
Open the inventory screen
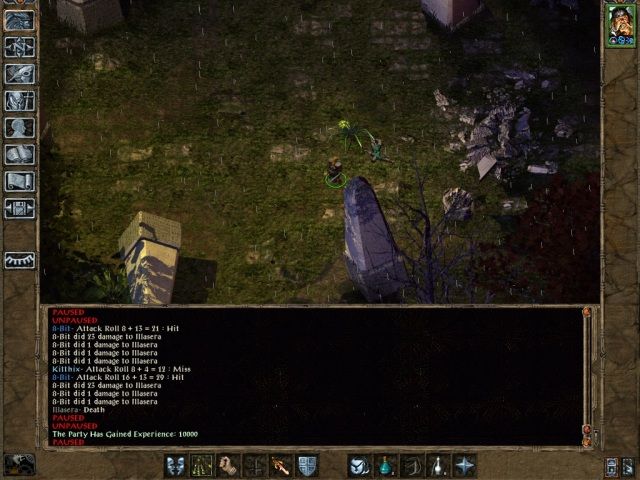tap(19, 101)
